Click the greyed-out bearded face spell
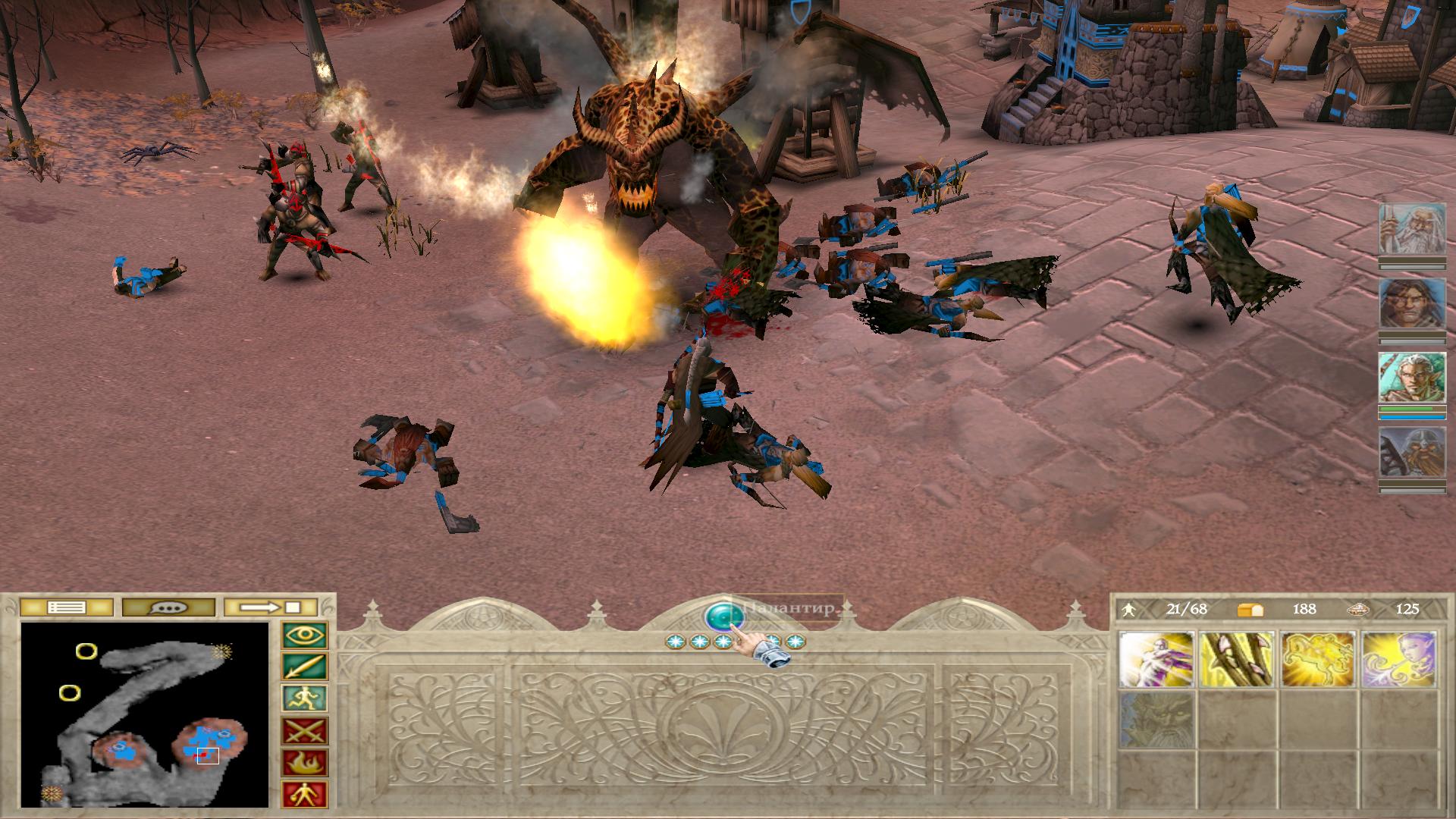The image size is (1456, 819). (x=1156, y=719)
